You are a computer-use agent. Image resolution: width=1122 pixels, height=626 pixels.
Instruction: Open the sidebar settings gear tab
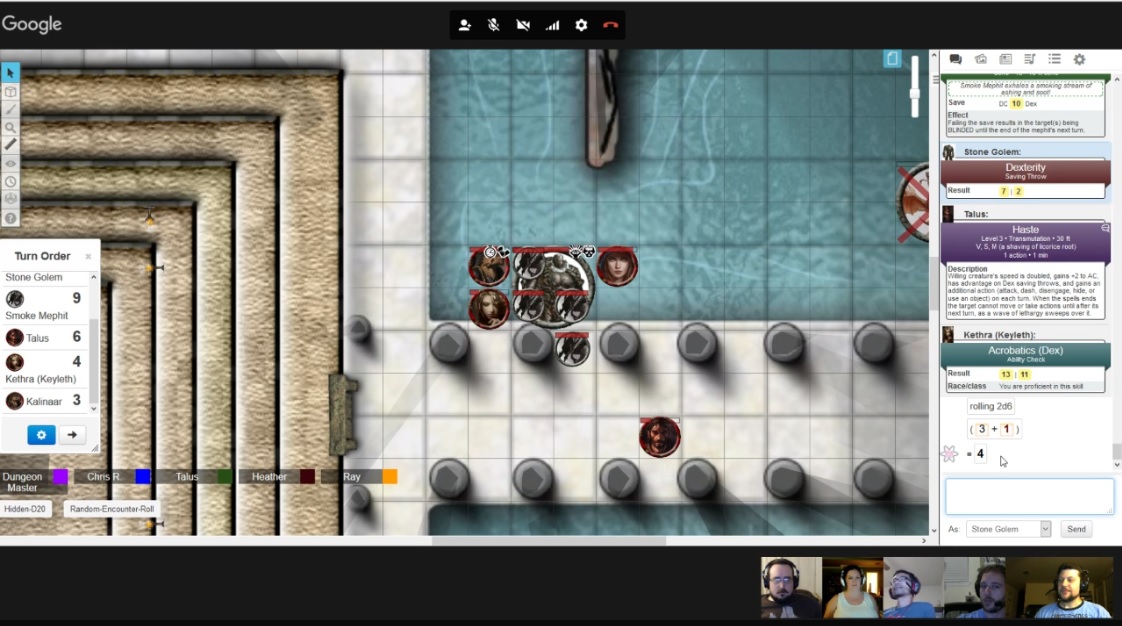[x=1079, y=60]
